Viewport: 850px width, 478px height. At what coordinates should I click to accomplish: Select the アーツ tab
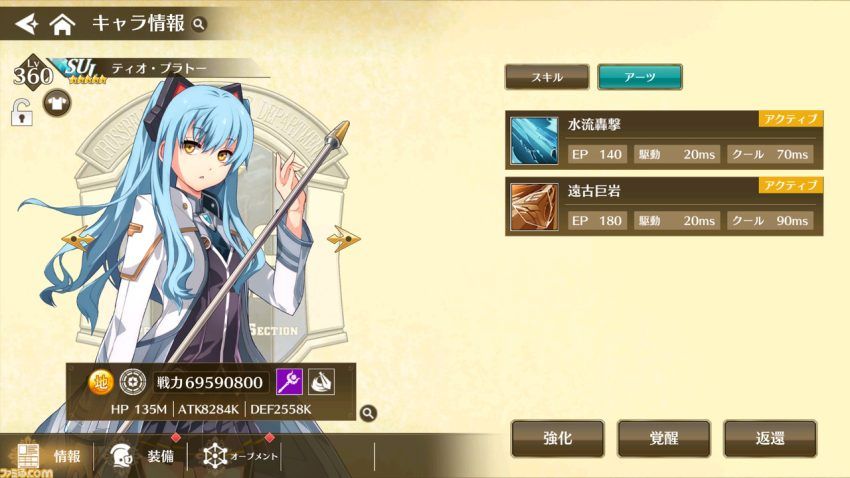pos(639,77)
